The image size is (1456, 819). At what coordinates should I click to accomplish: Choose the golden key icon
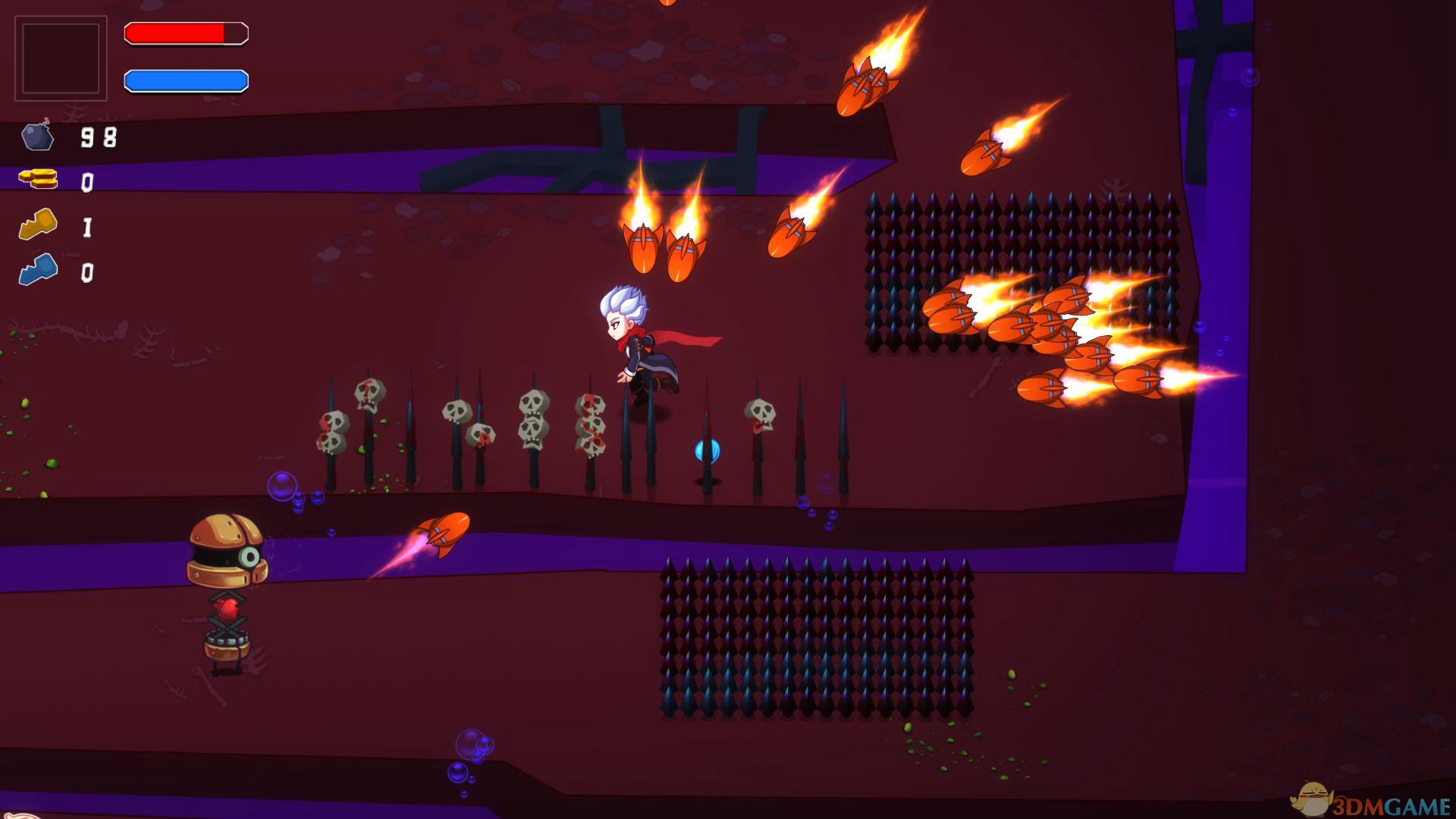click(x=38, y=224)
